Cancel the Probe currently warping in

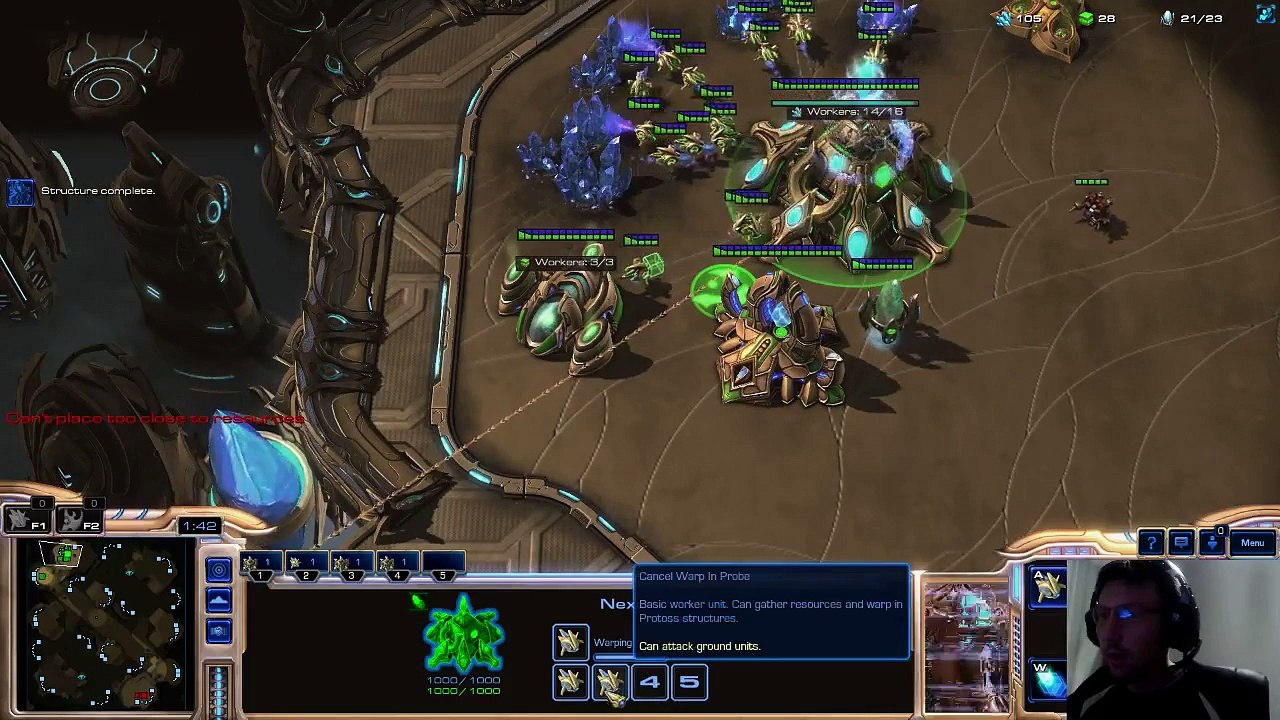[570, 641]
